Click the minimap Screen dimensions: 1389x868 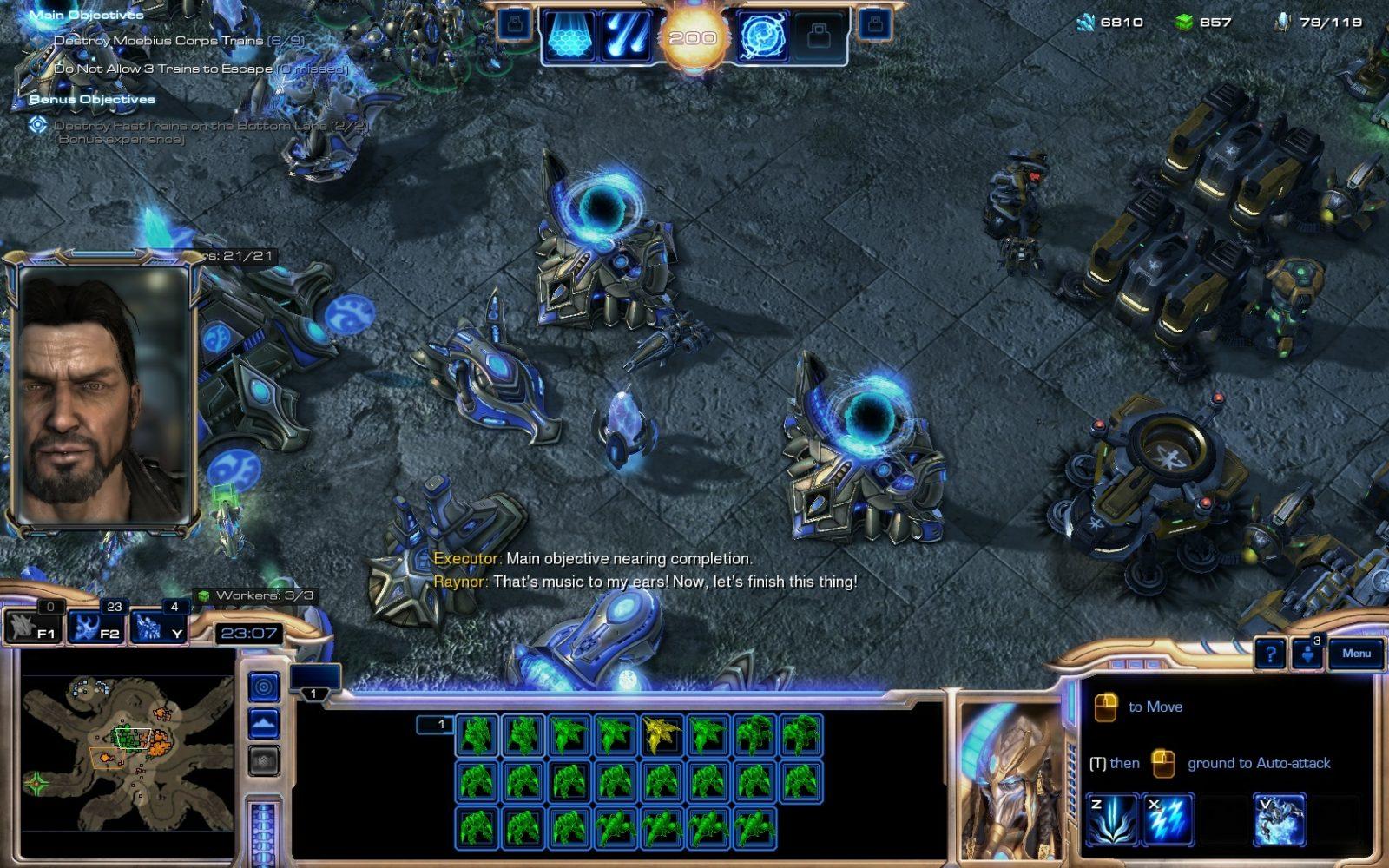point(127,753)
